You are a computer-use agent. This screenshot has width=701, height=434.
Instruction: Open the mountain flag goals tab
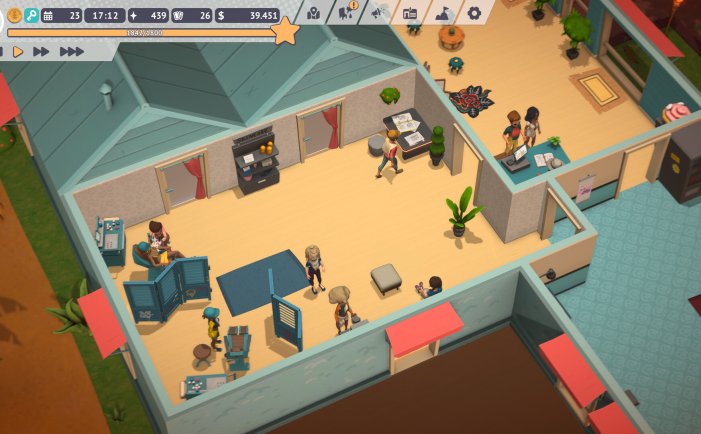[x=442, y=13]
